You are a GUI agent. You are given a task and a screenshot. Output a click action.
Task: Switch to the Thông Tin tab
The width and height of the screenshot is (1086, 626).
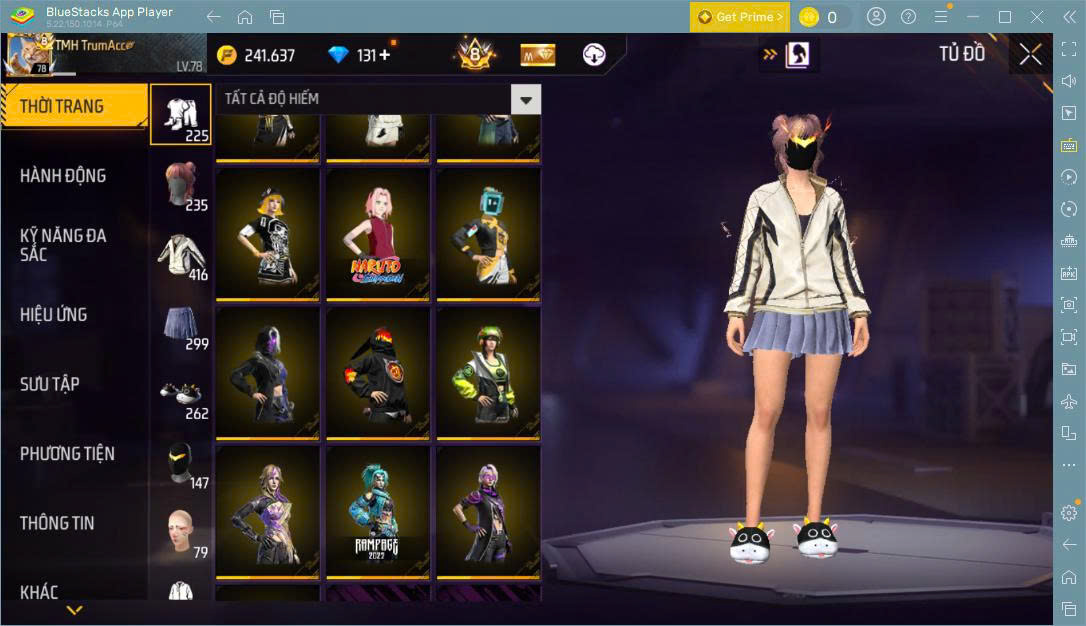[x=57, y=523]
